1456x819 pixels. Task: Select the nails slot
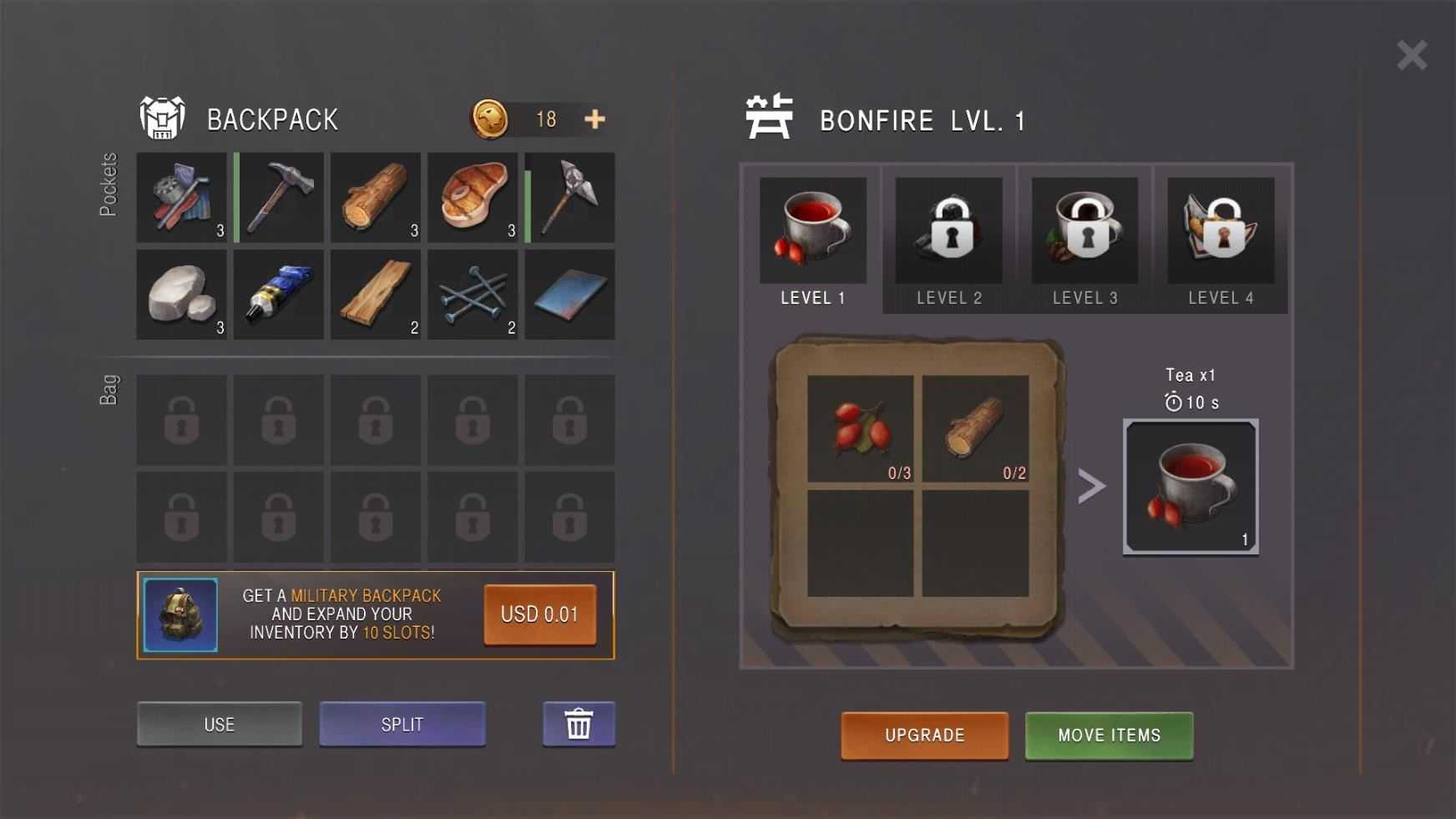tap(473, 295)
